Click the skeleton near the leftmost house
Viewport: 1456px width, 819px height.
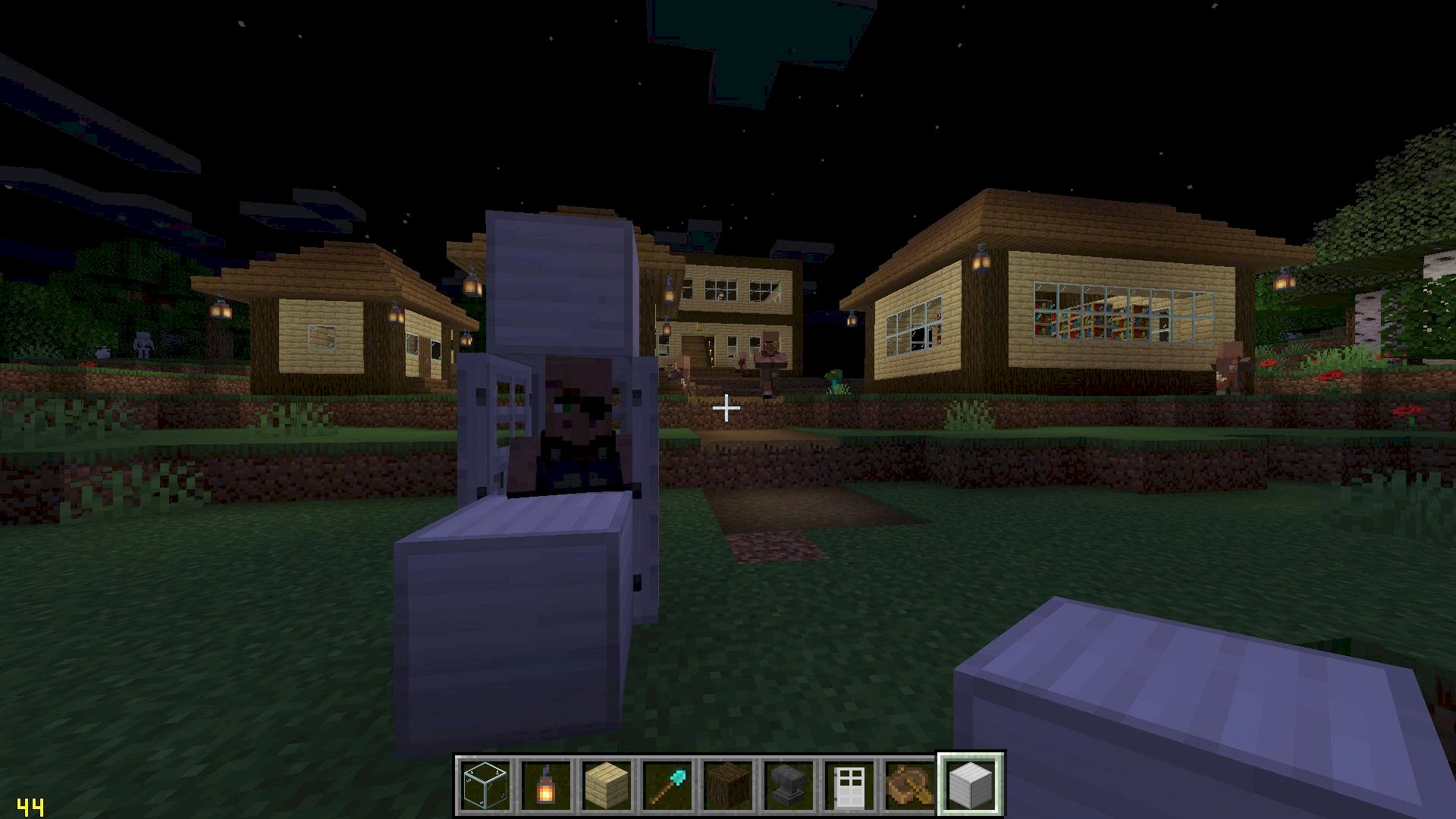144,344
